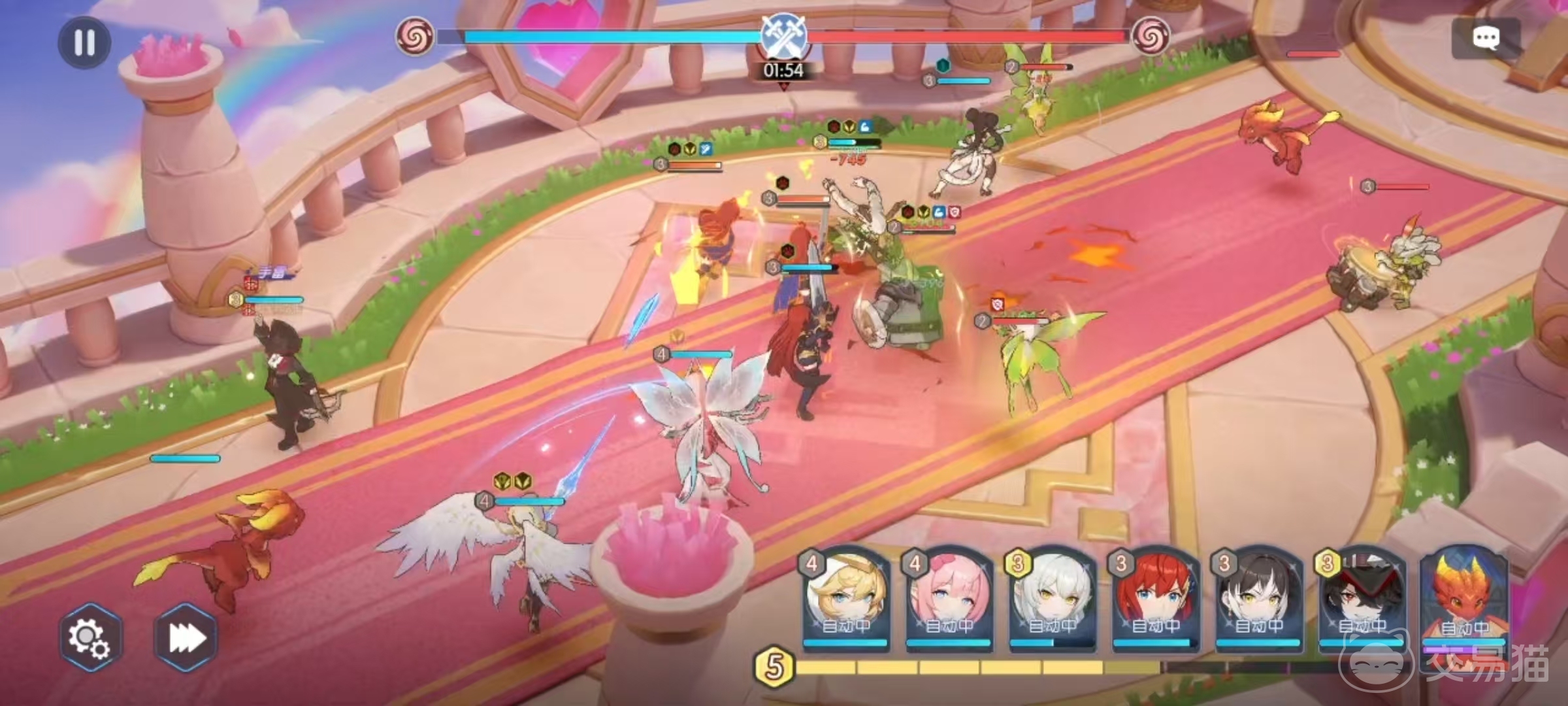Image resolution: width=1568 pixels, height=706 pixels.
Task: Open the gear settings button
Action: [90, 637]
